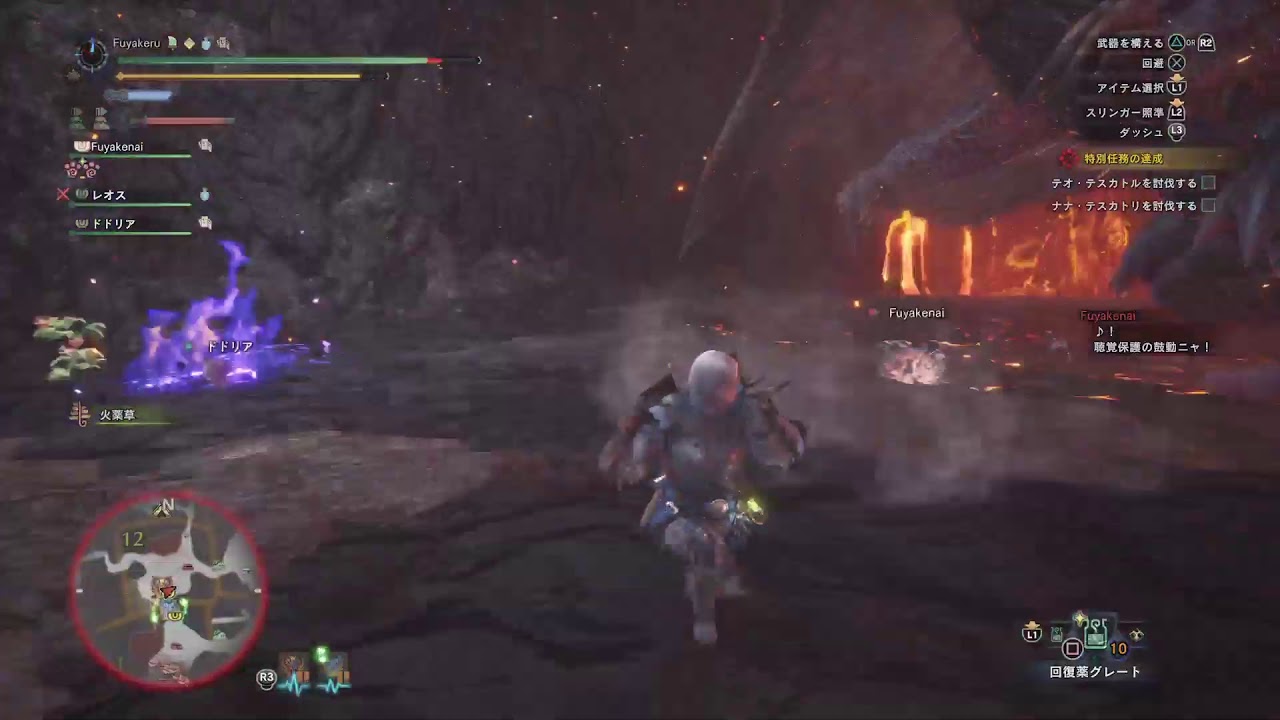Screen dimensions: 1280x720
Task: Click the yellow arrow above the L2 prompt
Action: point(1177,102)
